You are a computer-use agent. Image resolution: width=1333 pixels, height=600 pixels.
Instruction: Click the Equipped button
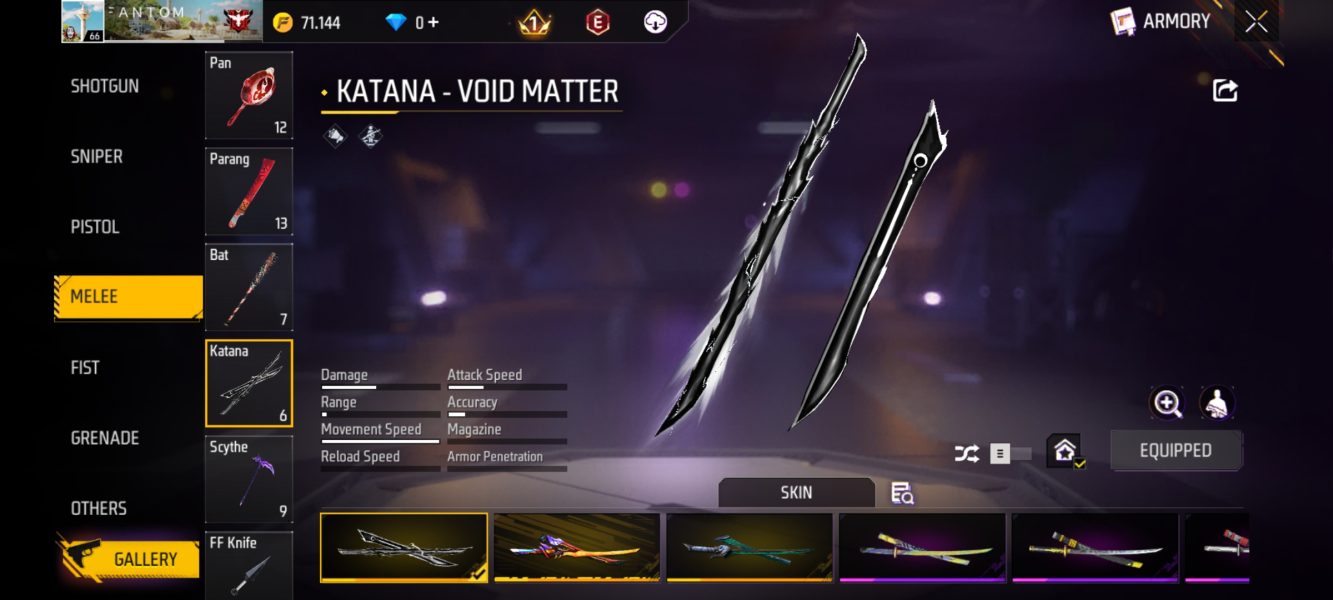1176,451
